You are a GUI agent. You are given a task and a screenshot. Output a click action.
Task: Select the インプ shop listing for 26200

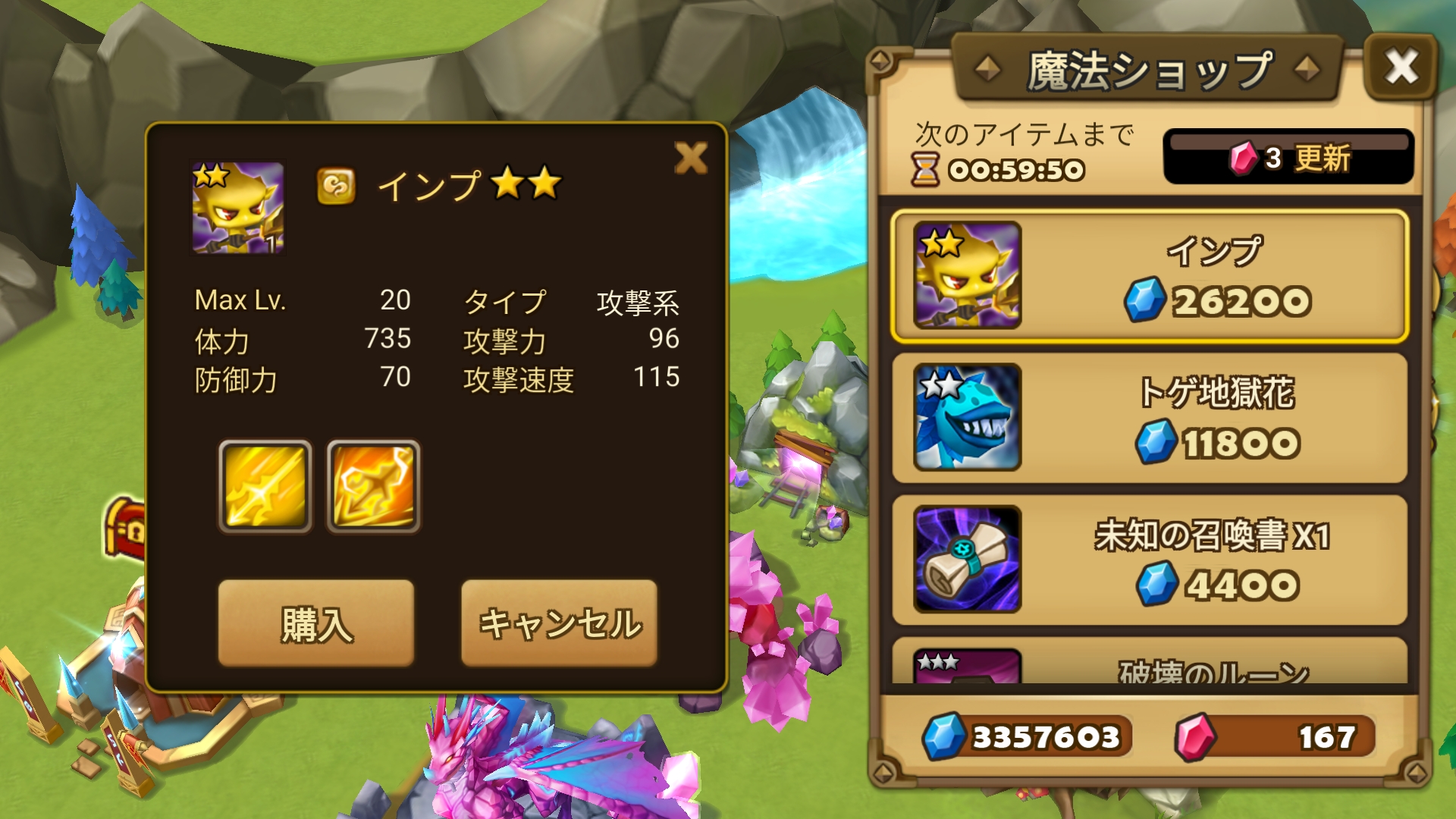click(1150, 276)
